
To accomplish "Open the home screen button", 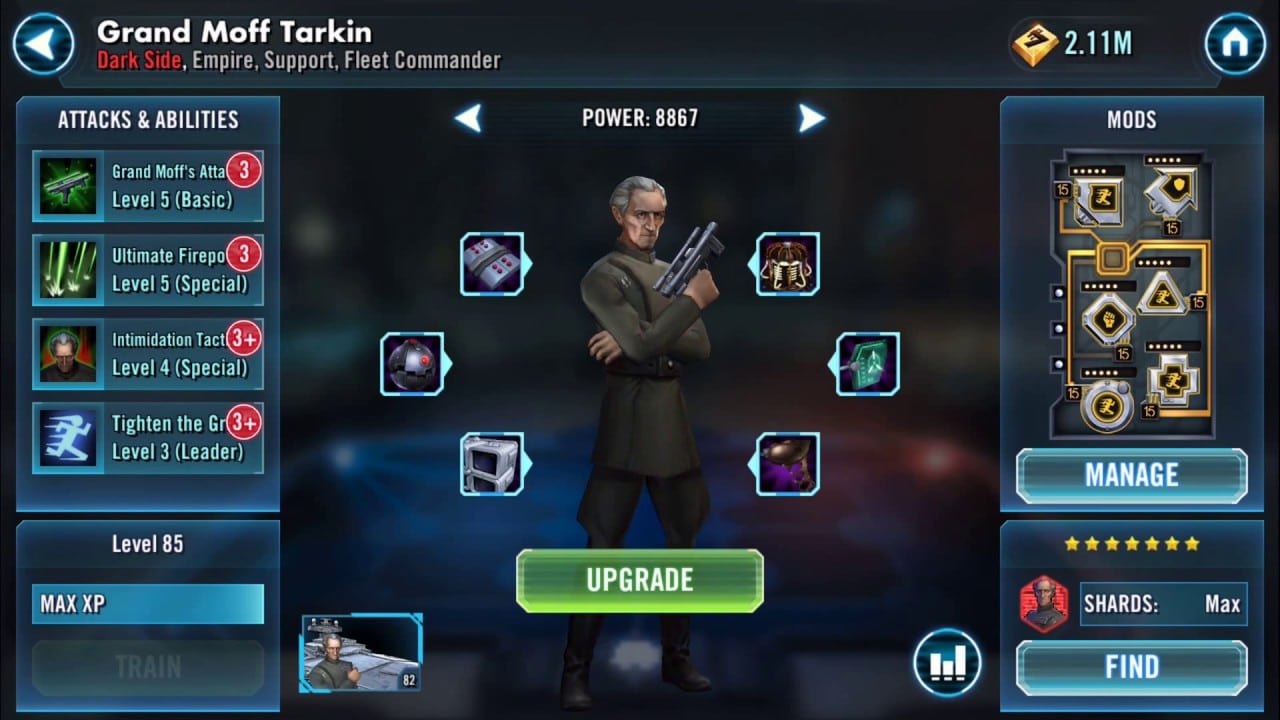I will (1235, 44).
